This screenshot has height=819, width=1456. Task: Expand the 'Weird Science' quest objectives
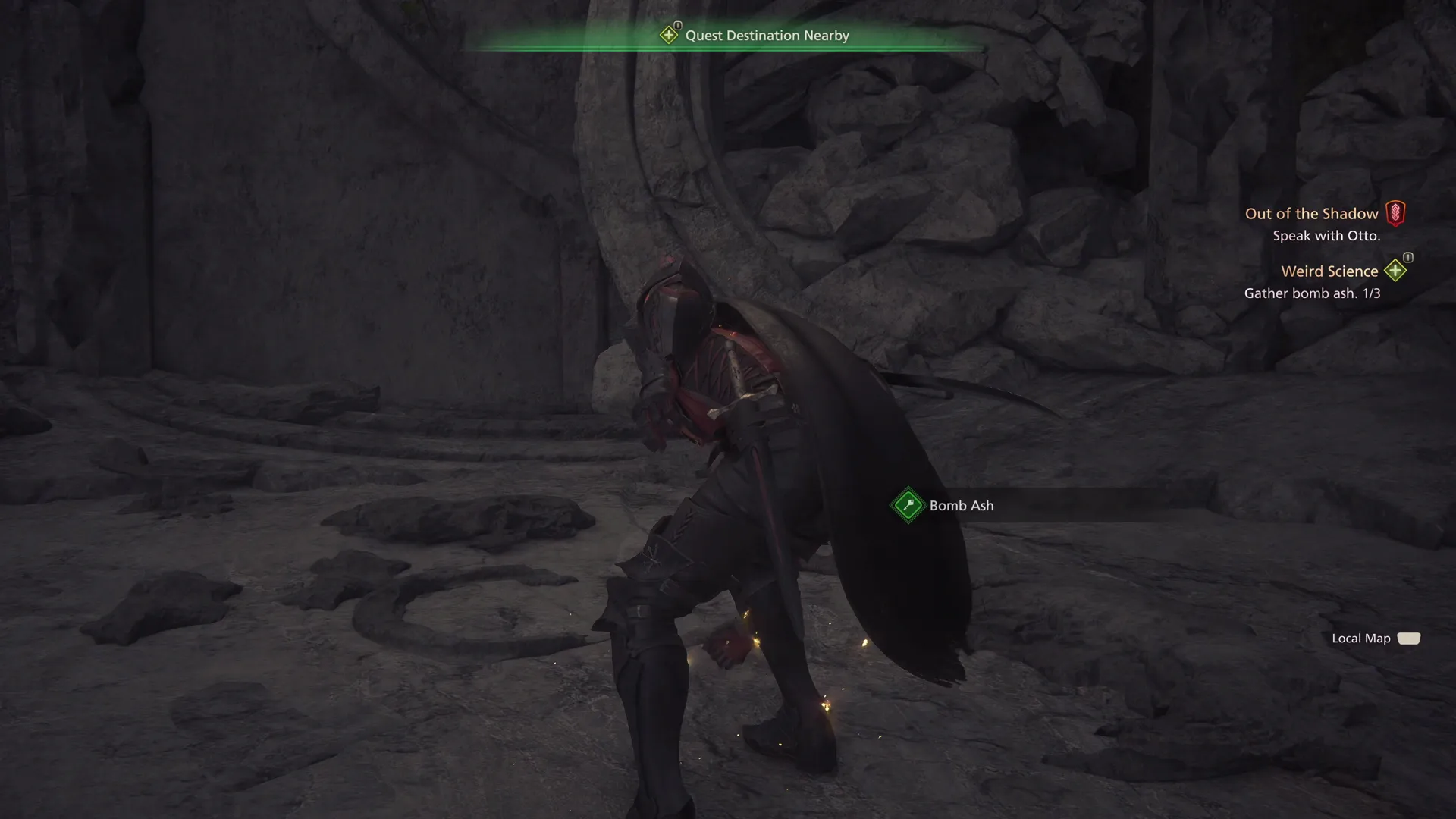[1329, 271]
